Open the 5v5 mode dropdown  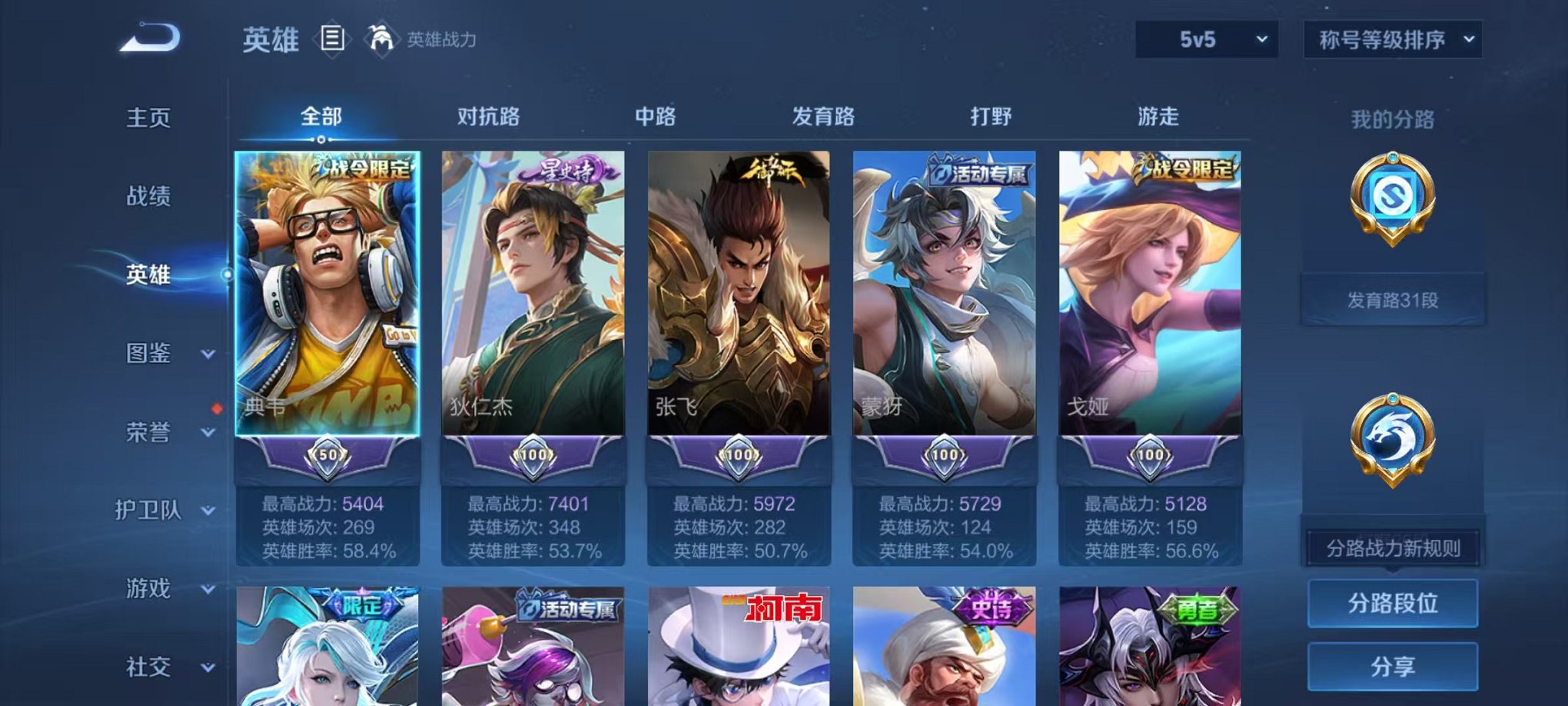point(1208,37)
